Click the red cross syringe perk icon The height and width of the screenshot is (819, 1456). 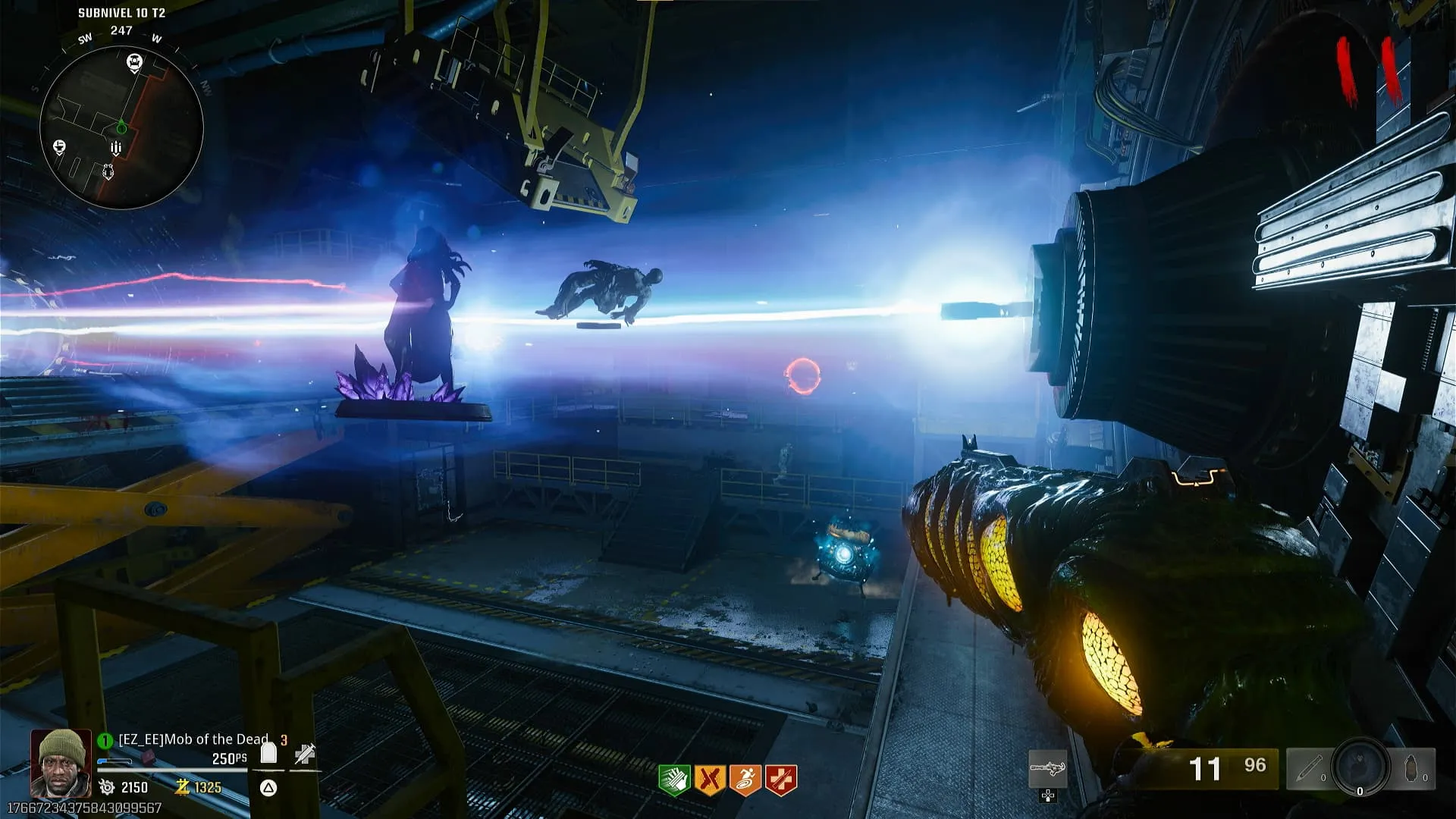(x=780, y=780)
